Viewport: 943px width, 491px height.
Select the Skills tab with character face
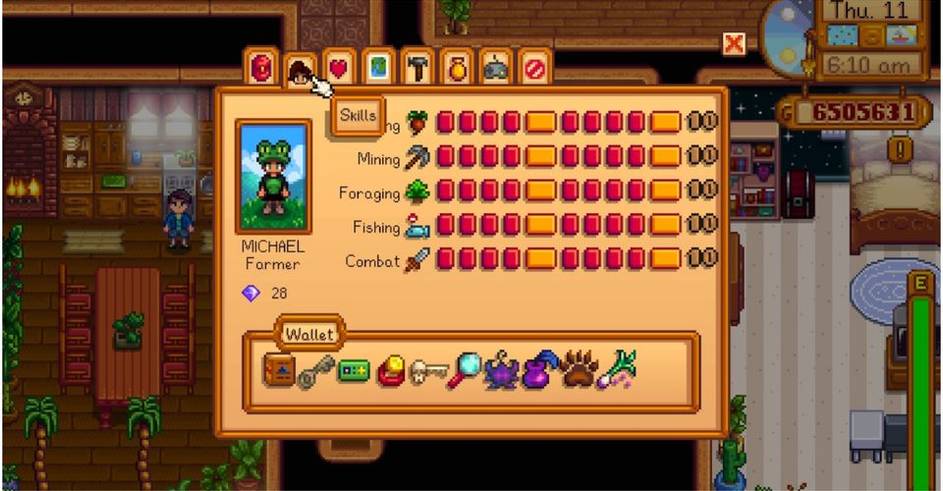[x=299, y=69]
